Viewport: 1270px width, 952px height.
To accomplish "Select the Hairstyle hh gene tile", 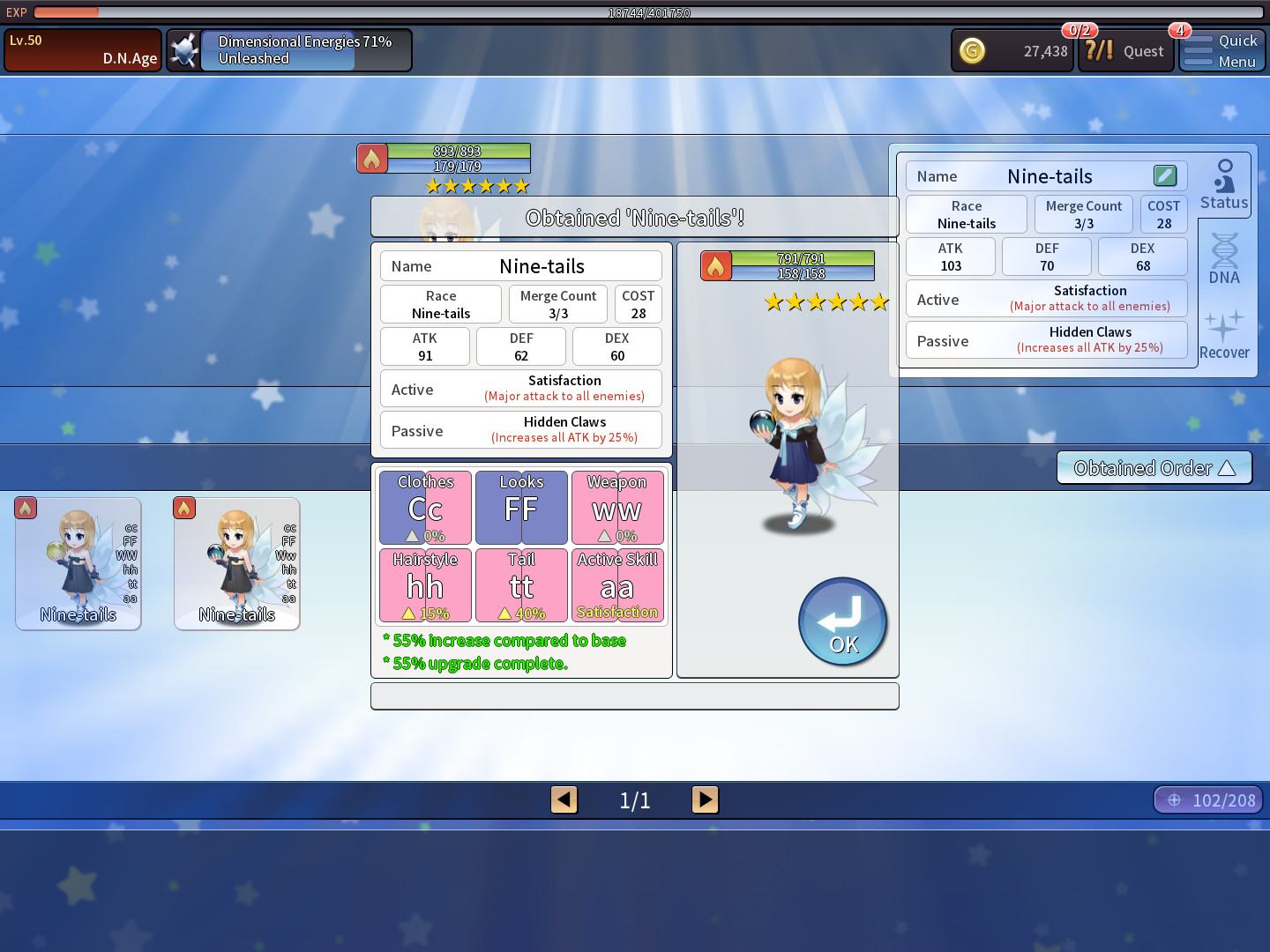I will pos(425,585).
